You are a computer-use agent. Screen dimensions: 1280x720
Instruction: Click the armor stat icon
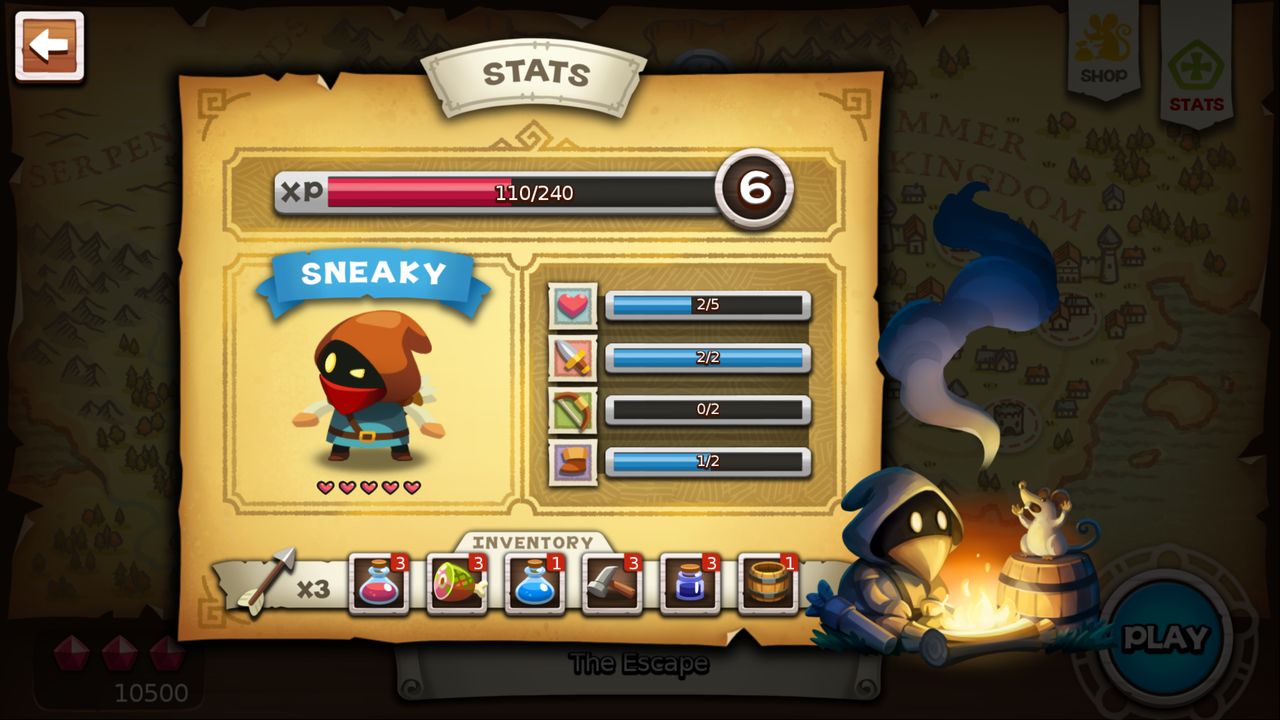tap(573, 461)
